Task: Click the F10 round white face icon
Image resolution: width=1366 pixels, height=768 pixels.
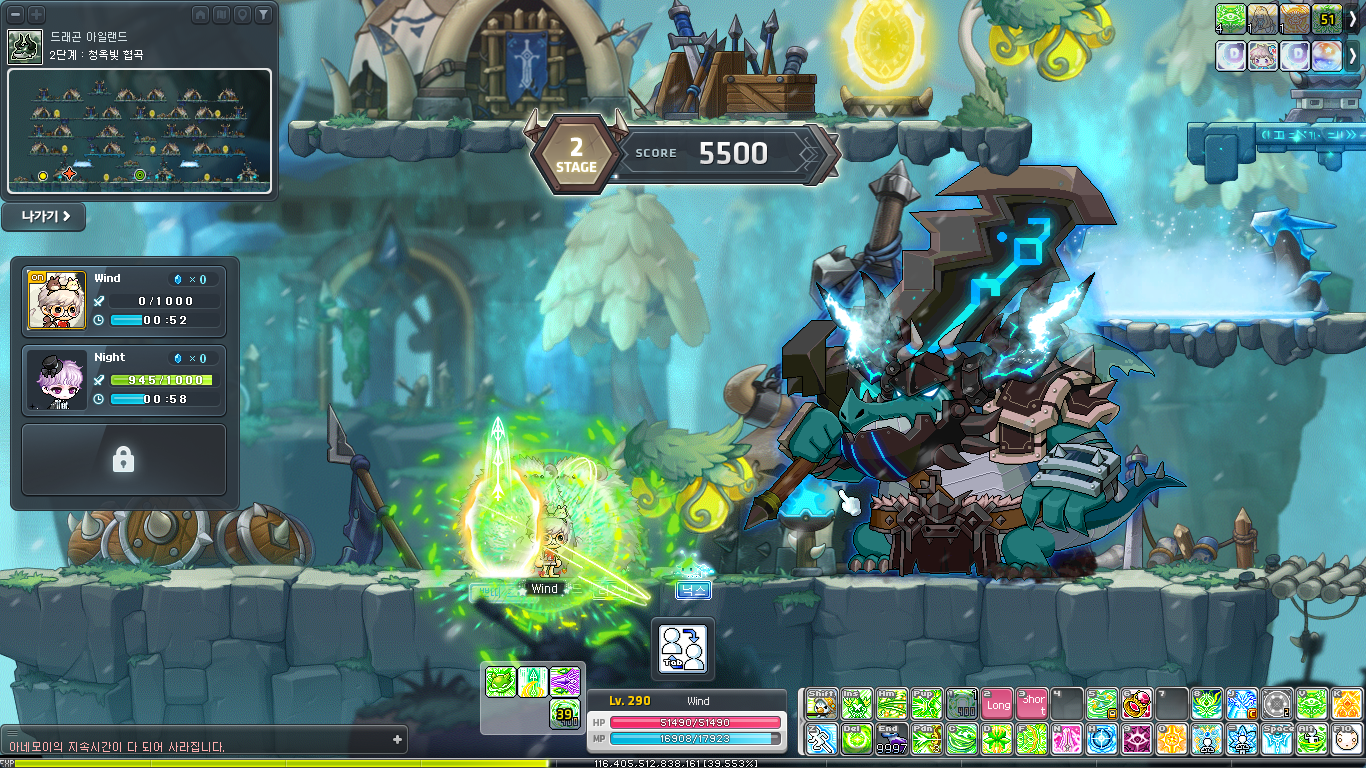Action: tap(1346, 739)
